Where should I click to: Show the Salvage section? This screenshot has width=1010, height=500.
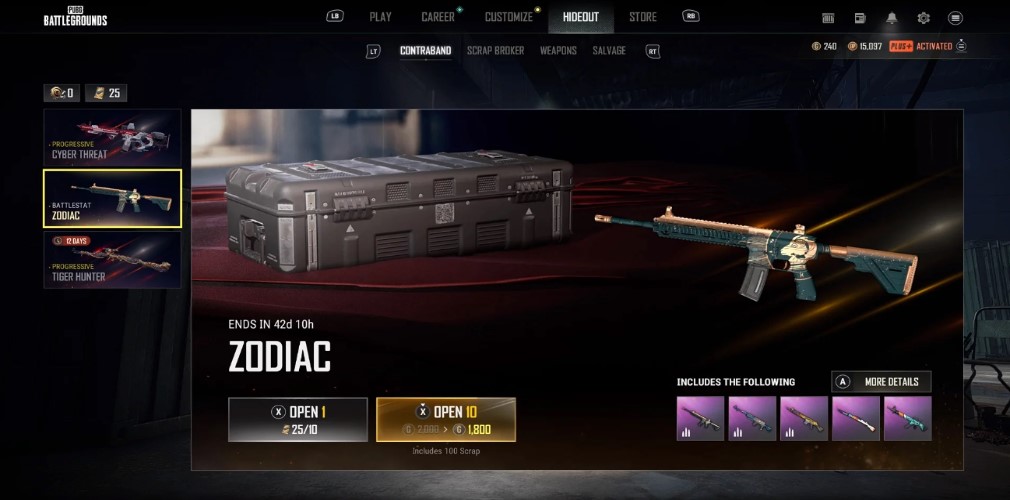609,50
